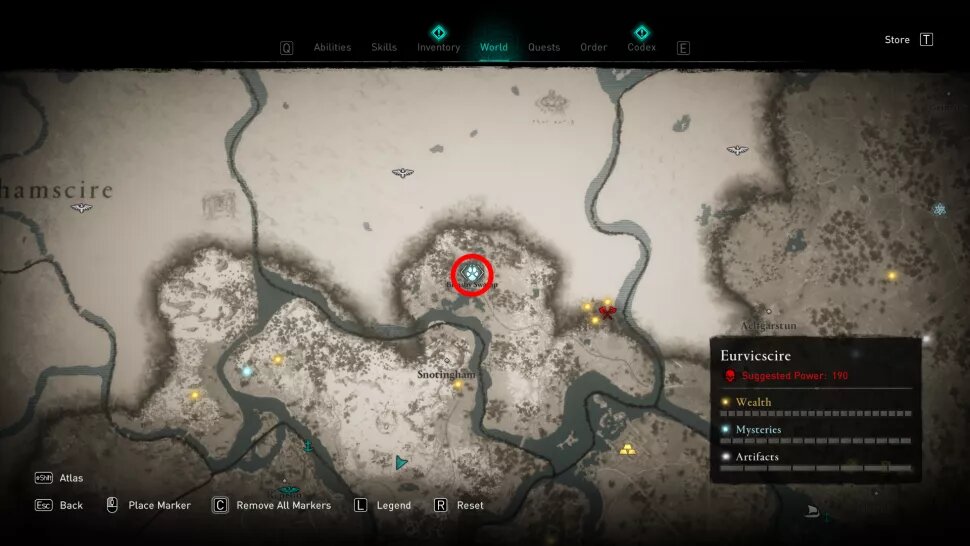Switch to the Order tab
970x546 pixels.
(593, 47)
